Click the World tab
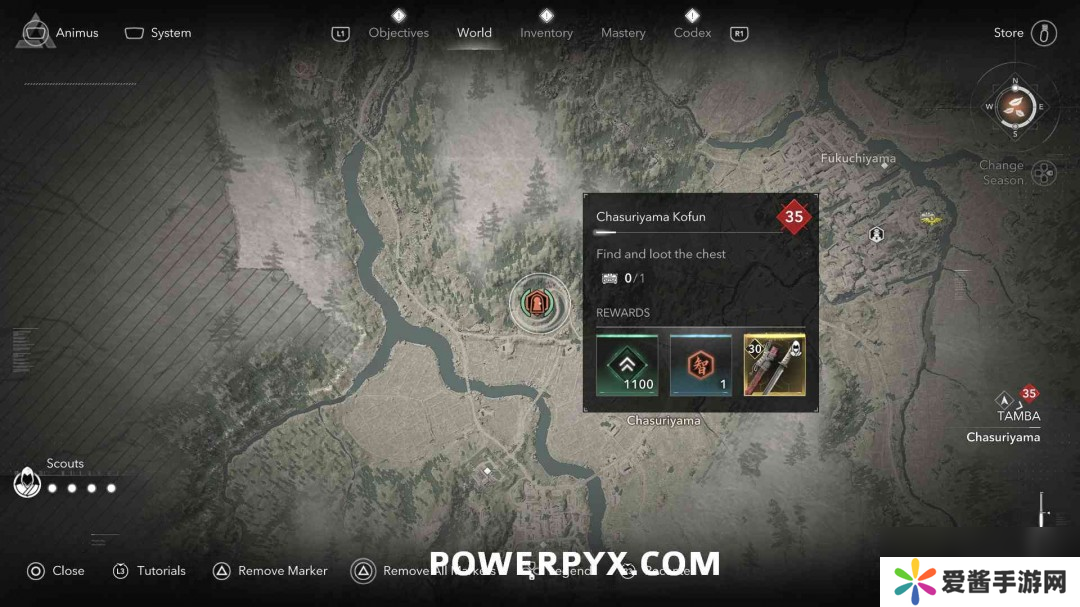 pos(474,33)
